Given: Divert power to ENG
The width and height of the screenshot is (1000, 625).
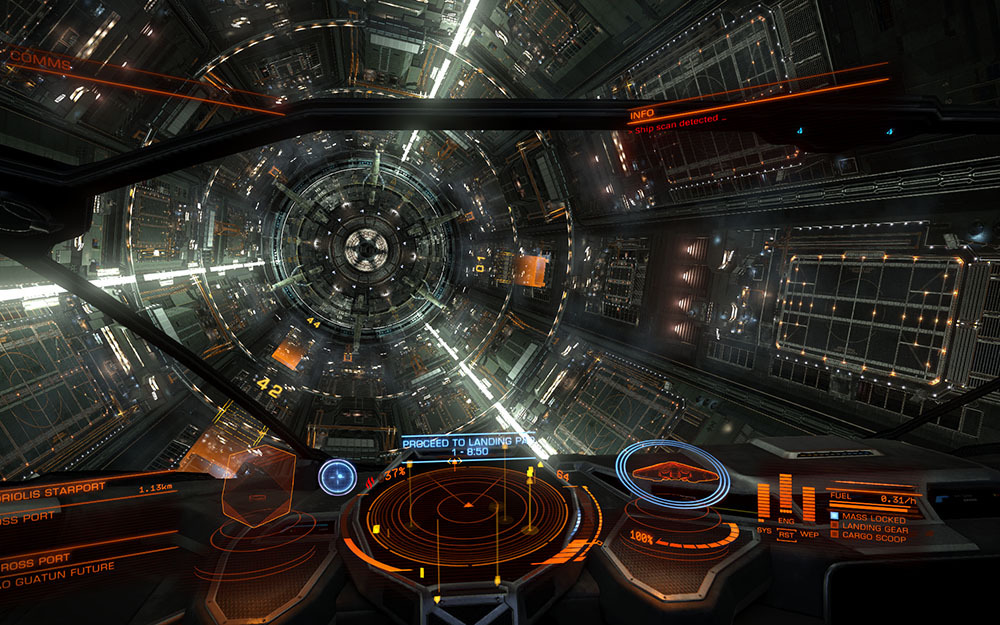Looking at the screenshot, I should point(786,522).
